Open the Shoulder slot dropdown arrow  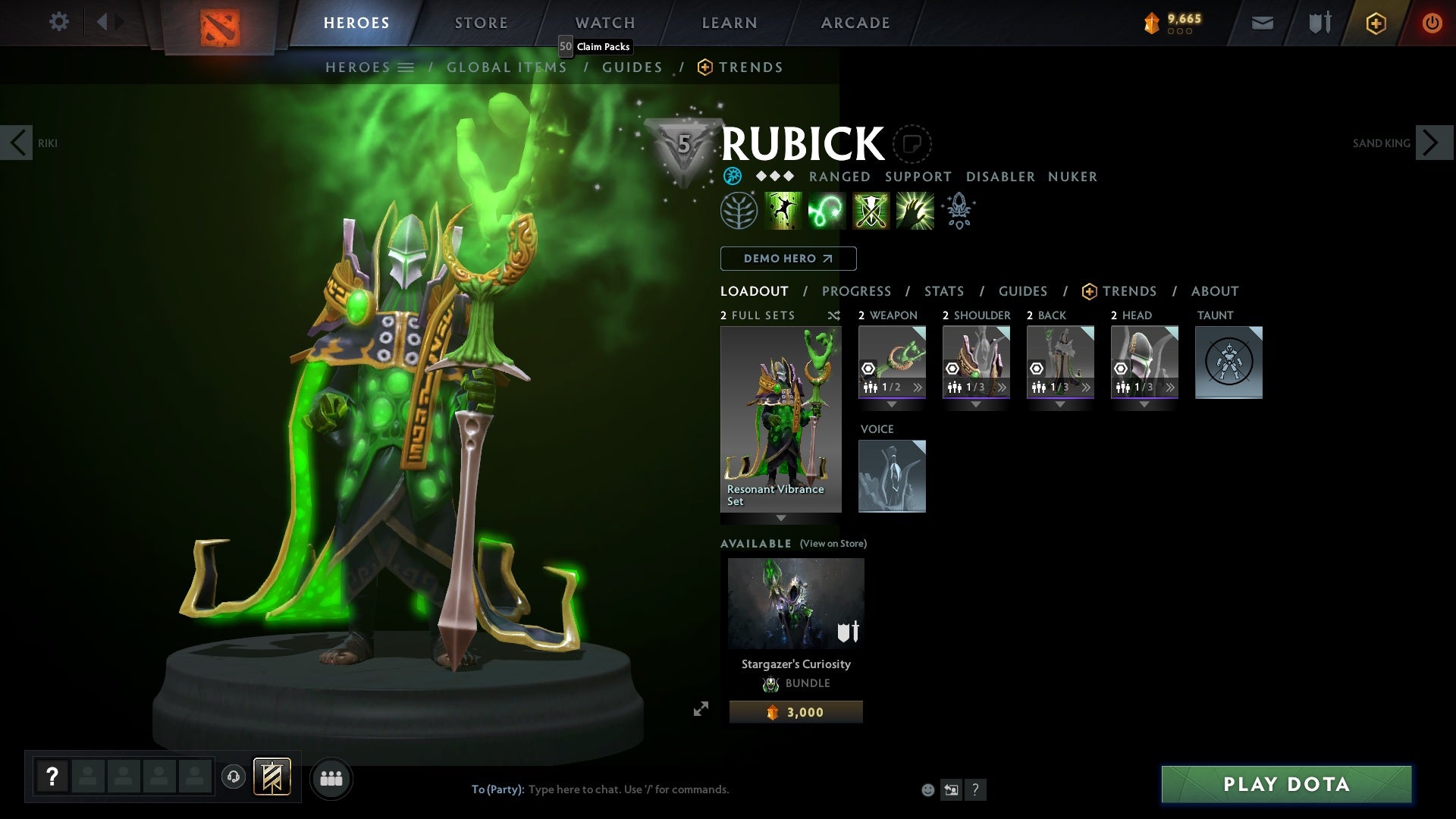coord(976,404)
